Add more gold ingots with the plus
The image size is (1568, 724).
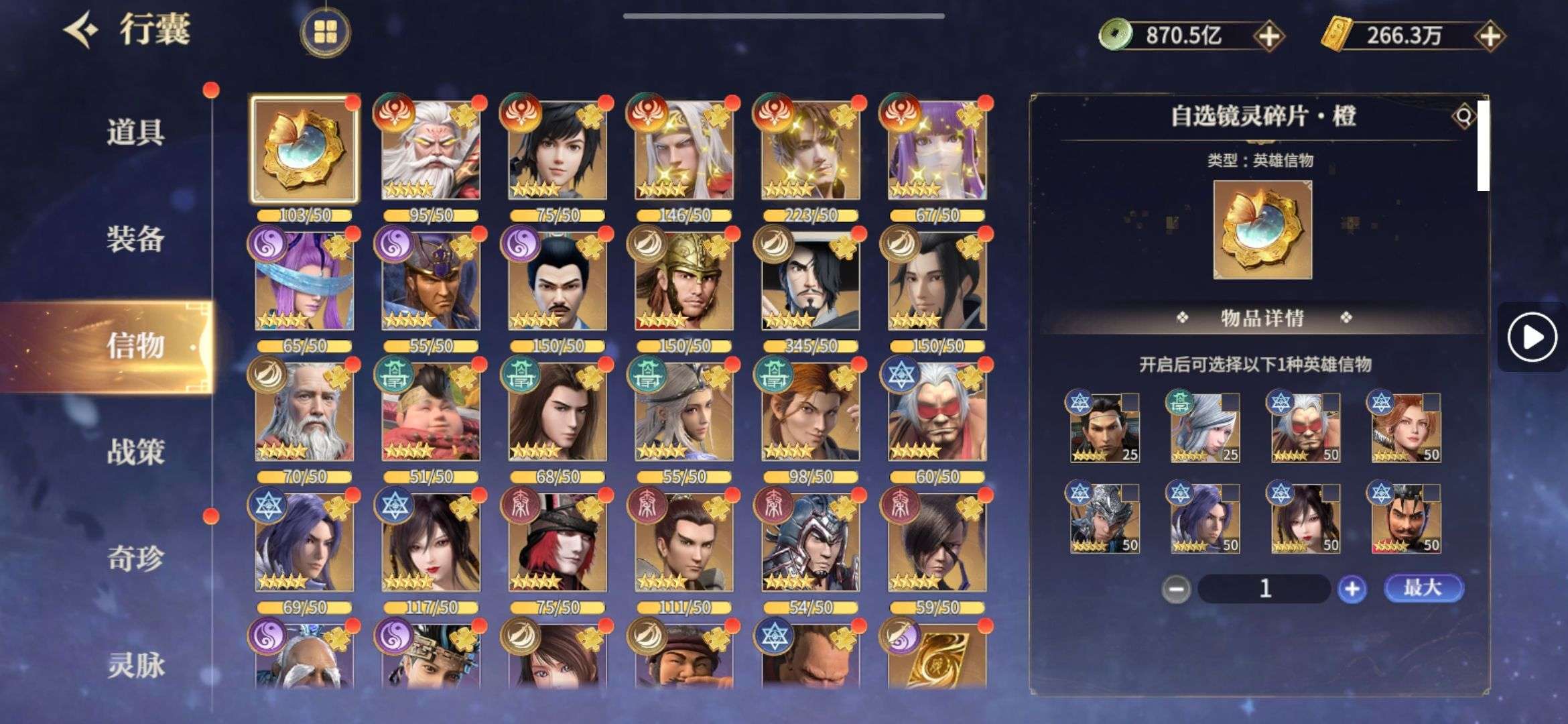1489,36
